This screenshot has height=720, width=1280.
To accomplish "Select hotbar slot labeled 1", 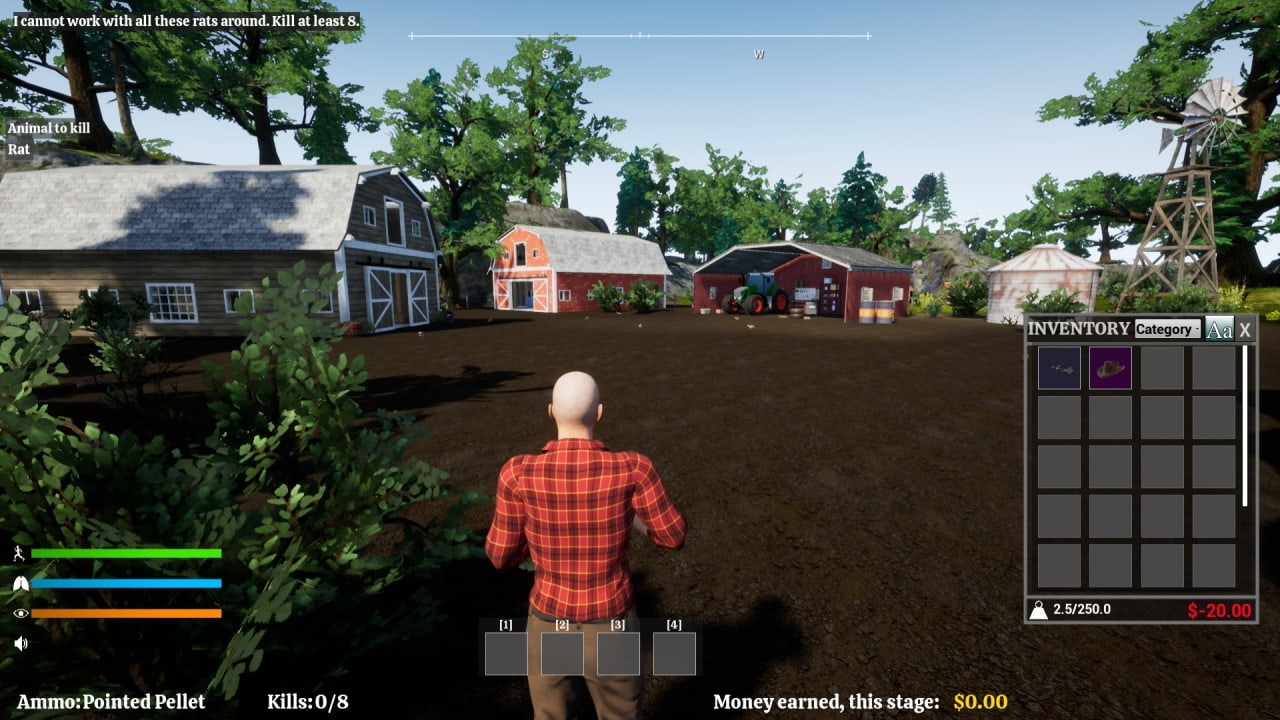I will (x=506, y=653).
